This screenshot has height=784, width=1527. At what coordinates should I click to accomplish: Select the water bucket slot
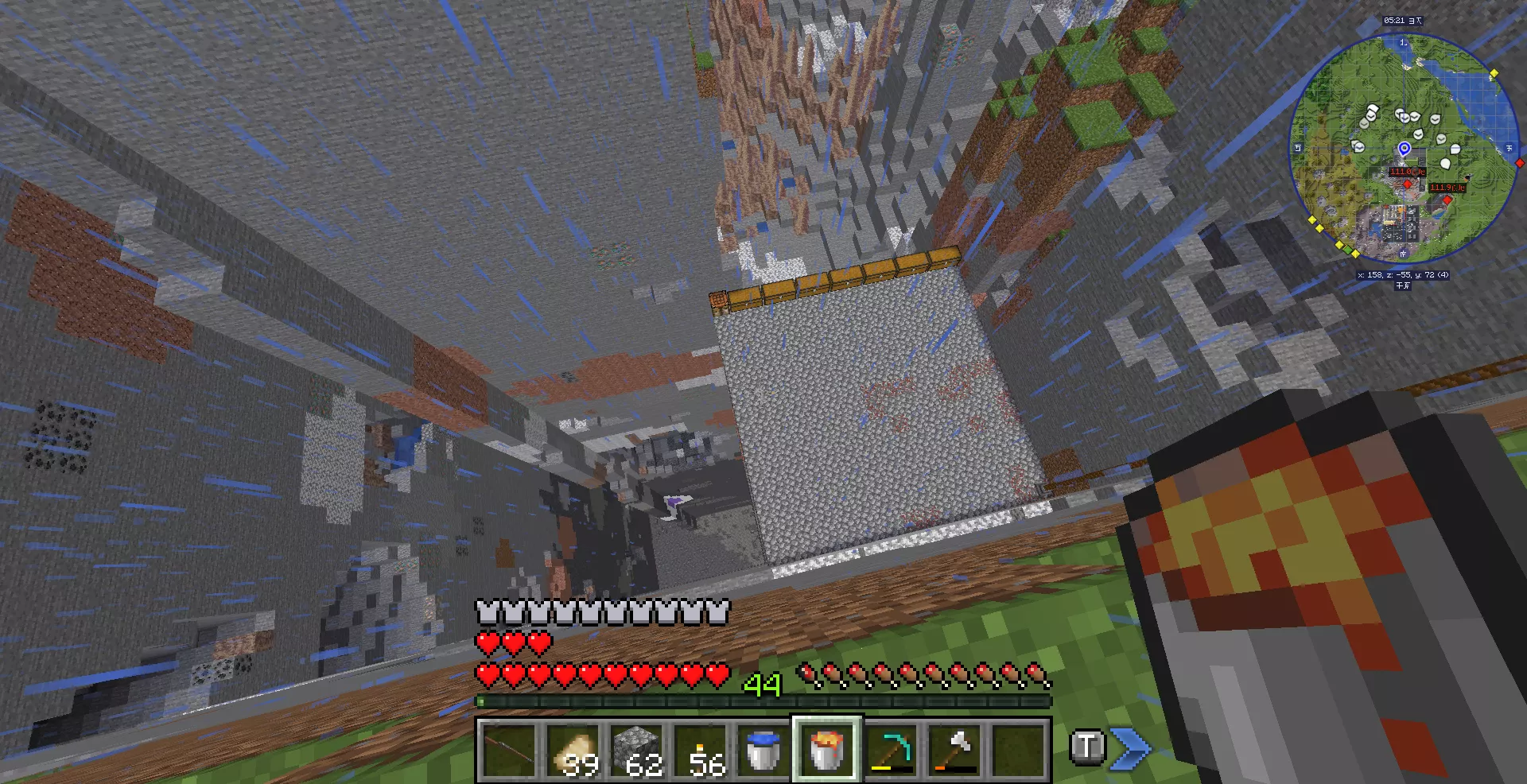763,750
